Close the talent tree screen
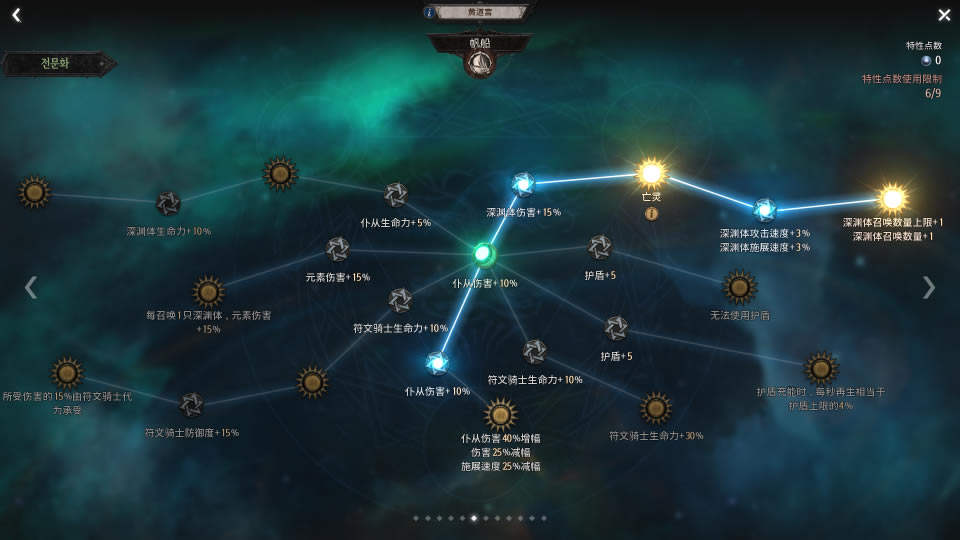The image size is (960, 540). tap(944, 15)
